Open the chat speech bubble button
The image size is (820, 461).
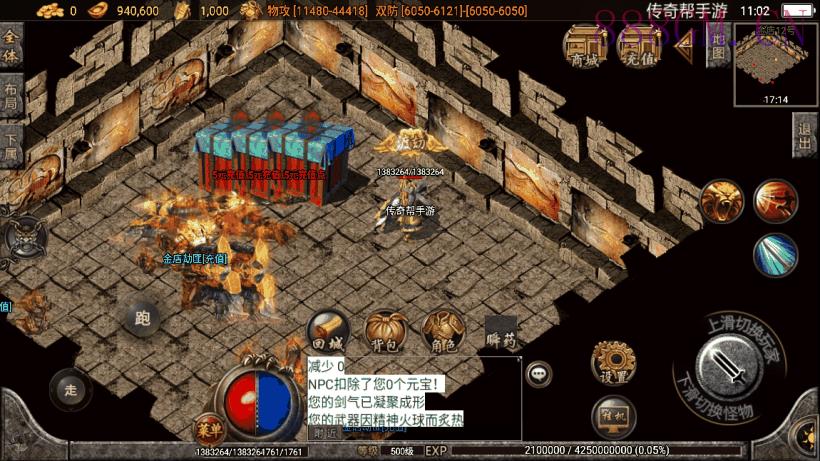click(x=539, y=373)
